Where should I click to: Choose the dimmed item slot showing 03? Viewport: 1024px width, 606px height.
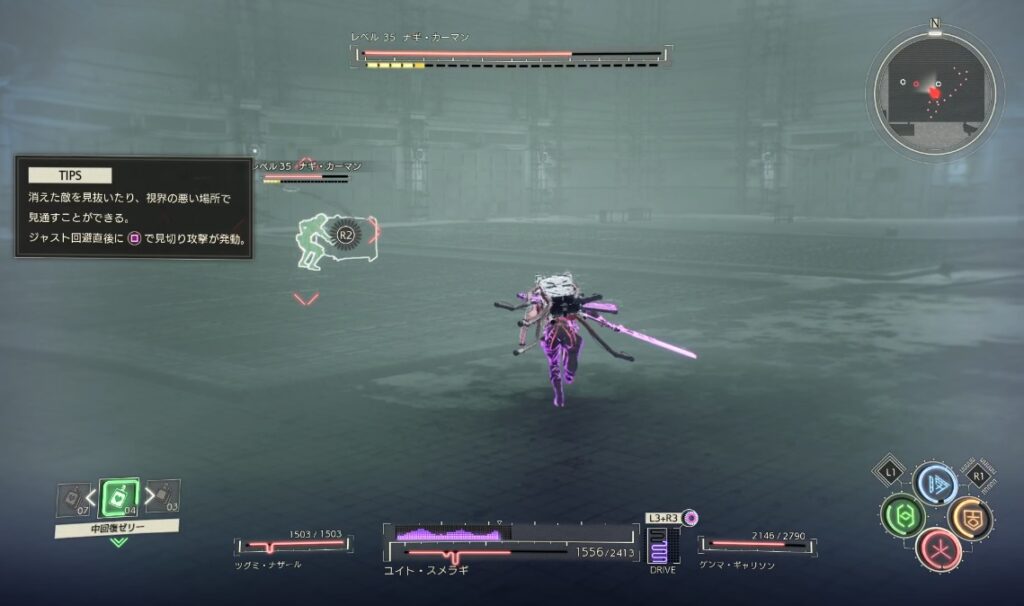[166, 496]
